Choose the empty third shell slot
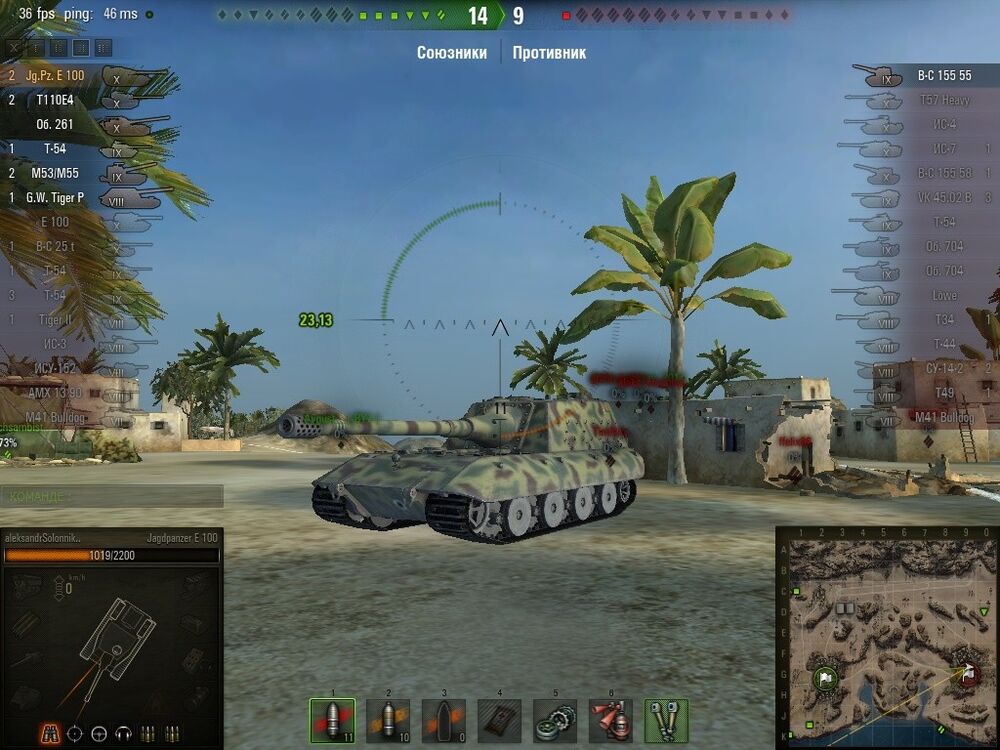This screenshot has height=750, width=1000. (443, 719)
